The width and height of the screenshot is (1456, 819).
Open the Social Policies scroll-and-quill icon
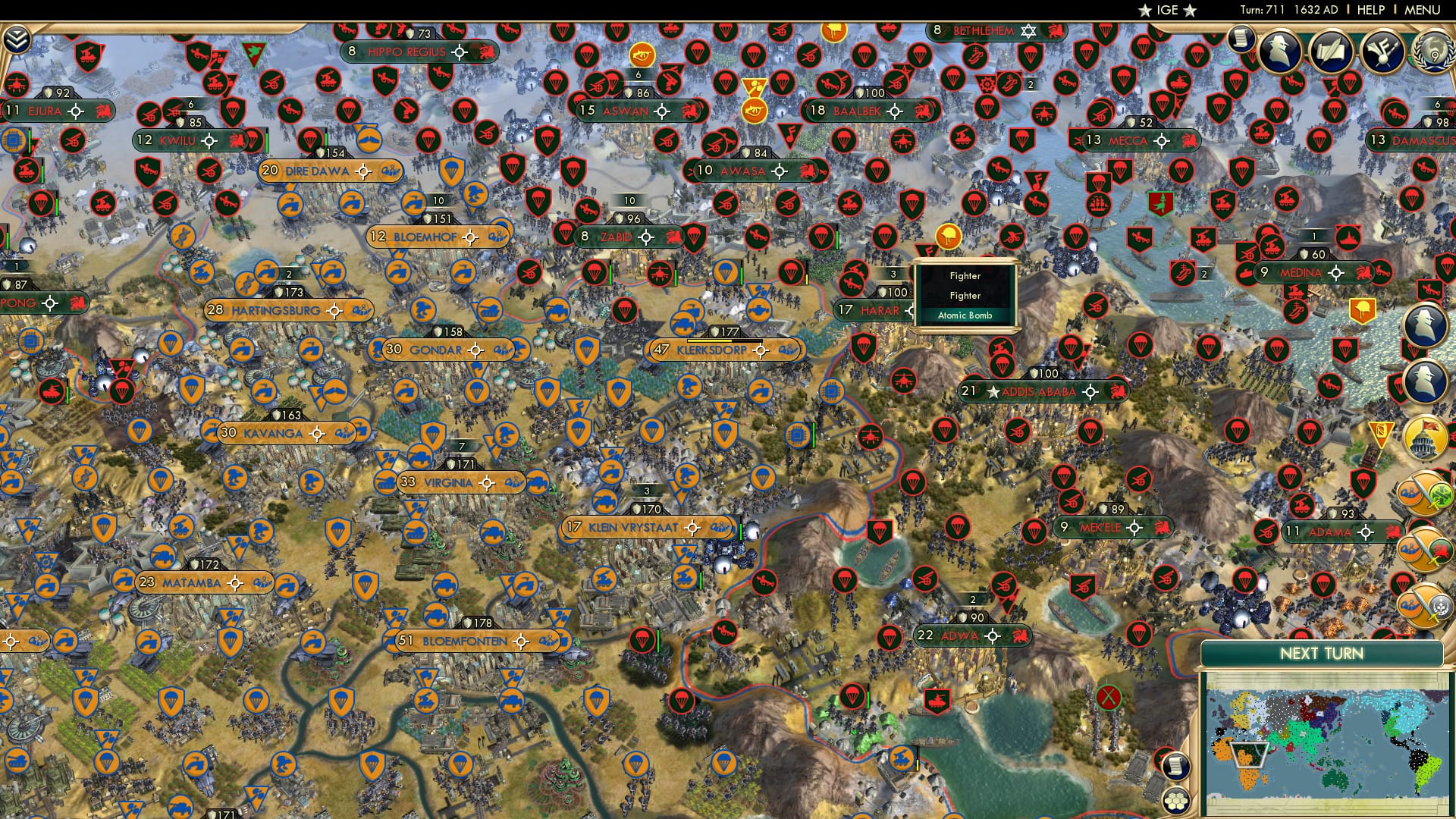pyautogui.click(x=1332, y=52)
